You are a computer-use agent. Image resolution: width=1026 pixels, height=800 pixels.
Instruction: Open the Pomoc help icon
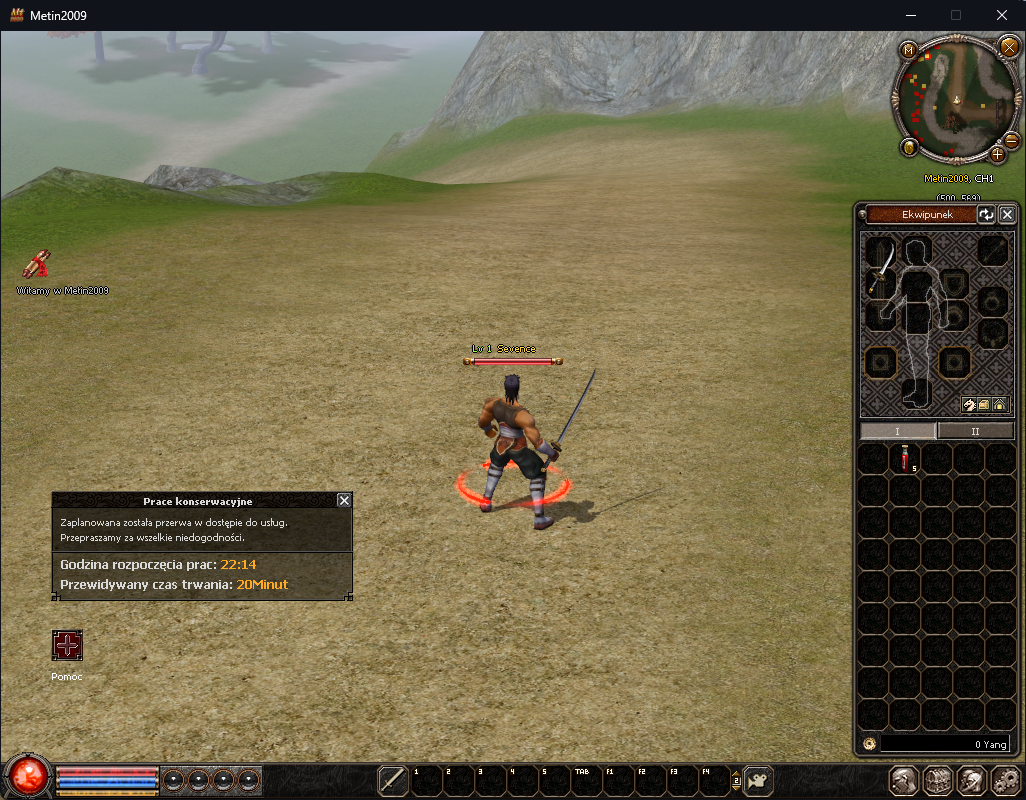pyautogui.click(x=67, y=646)
